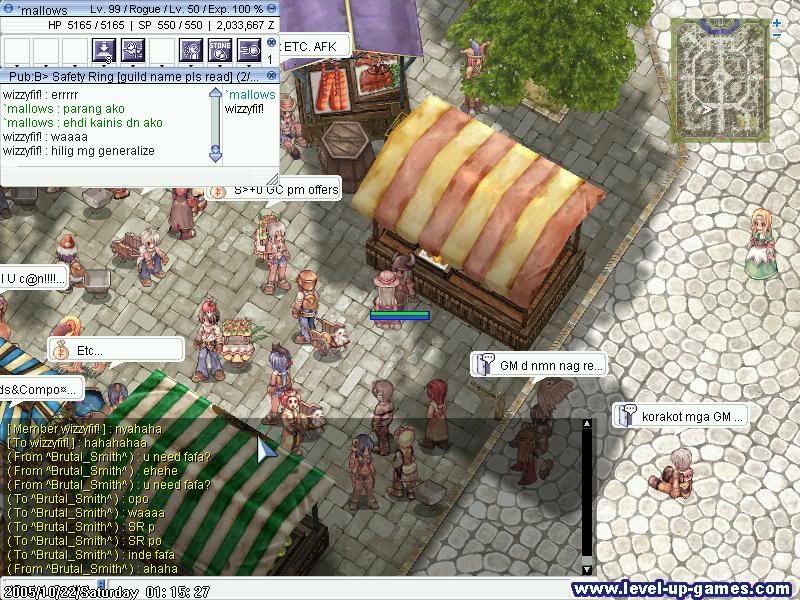Image resolution: width=800 pixels, height=600 pixels.
Task: Click the main chat log scrollbar
Action: (x=587, y=490)
